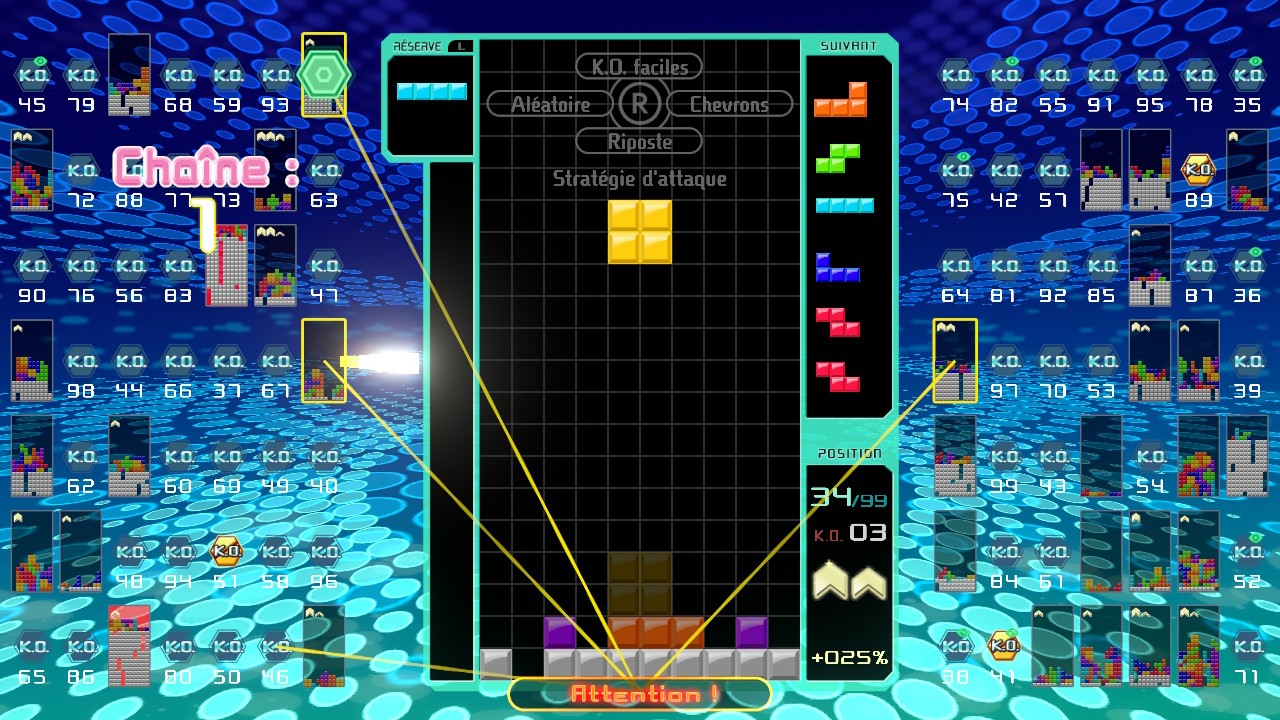The width and height of the screenshot is (1280, 720).
Task: Click the R button in attack strategy selector
Action: 639,103
